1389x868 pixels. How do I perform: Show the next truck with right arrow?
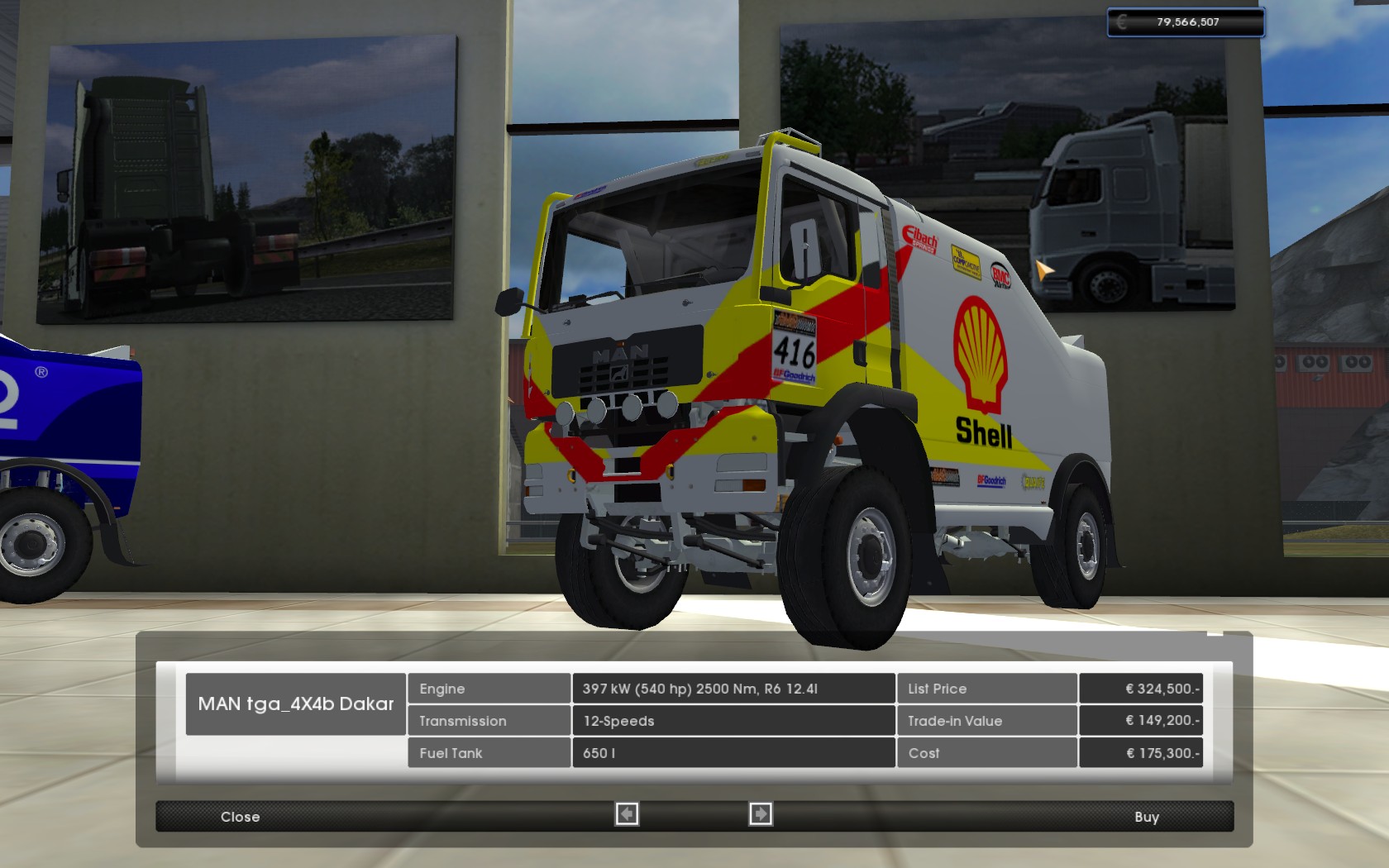pos(760,815)
